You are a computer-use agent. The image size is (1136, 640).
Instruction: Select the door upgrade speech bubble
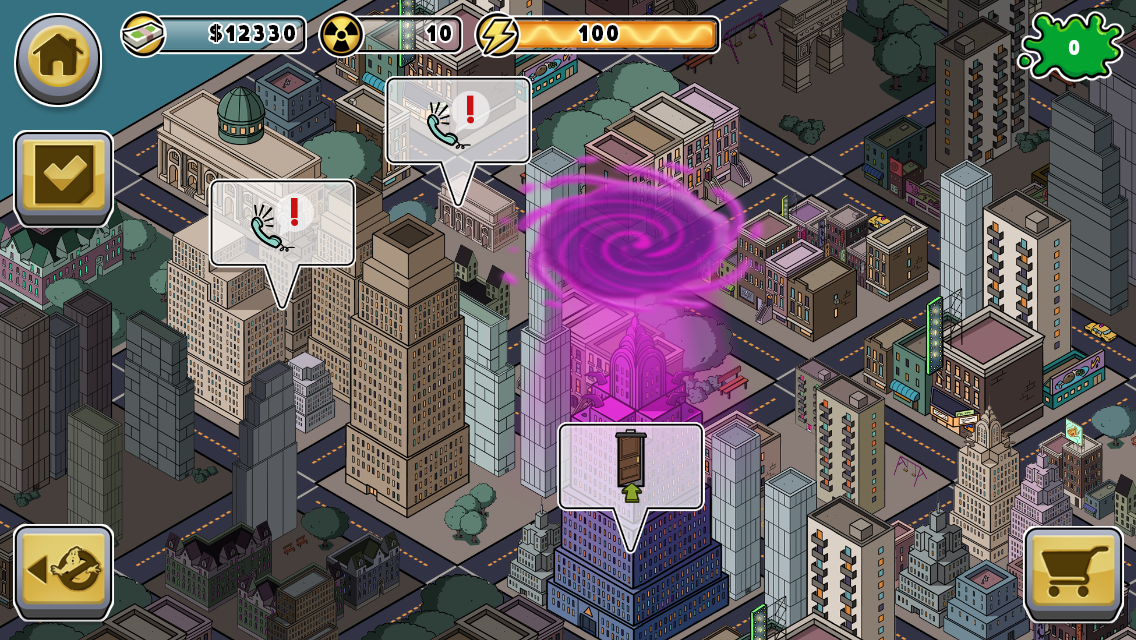click(631, 468)
